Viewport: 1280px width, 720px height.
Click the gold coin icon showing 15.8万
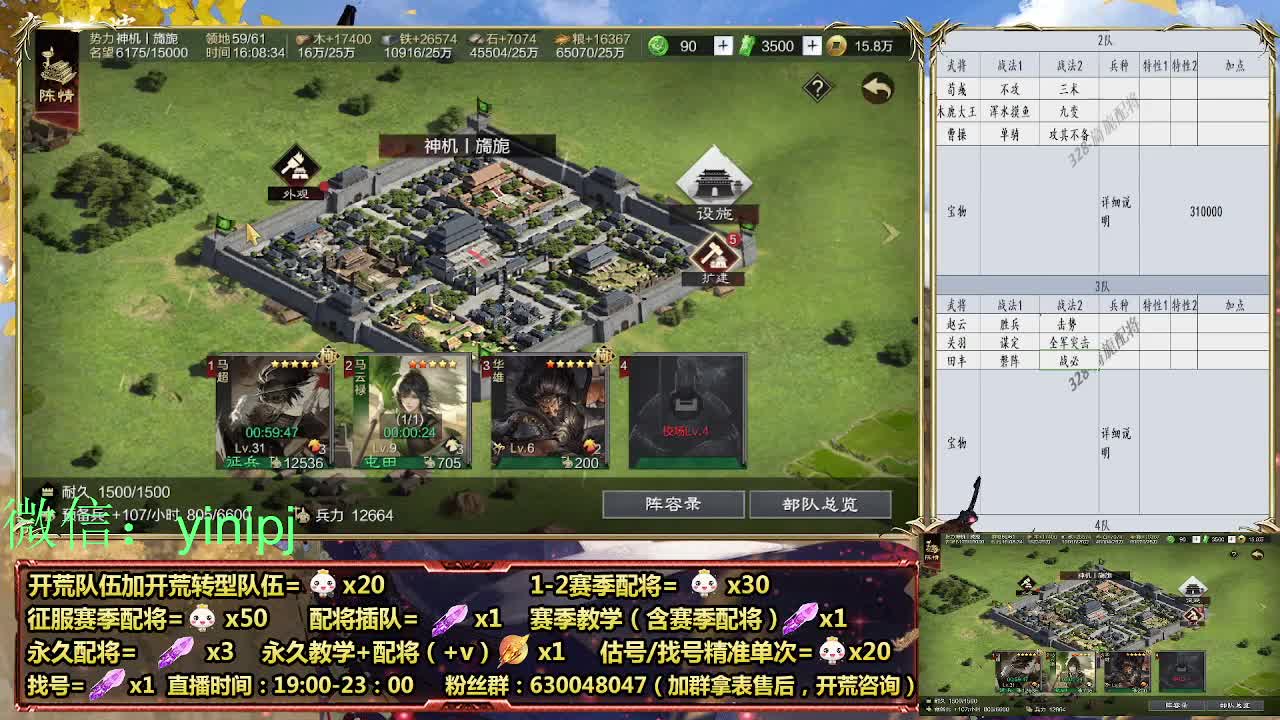point(838,45)
